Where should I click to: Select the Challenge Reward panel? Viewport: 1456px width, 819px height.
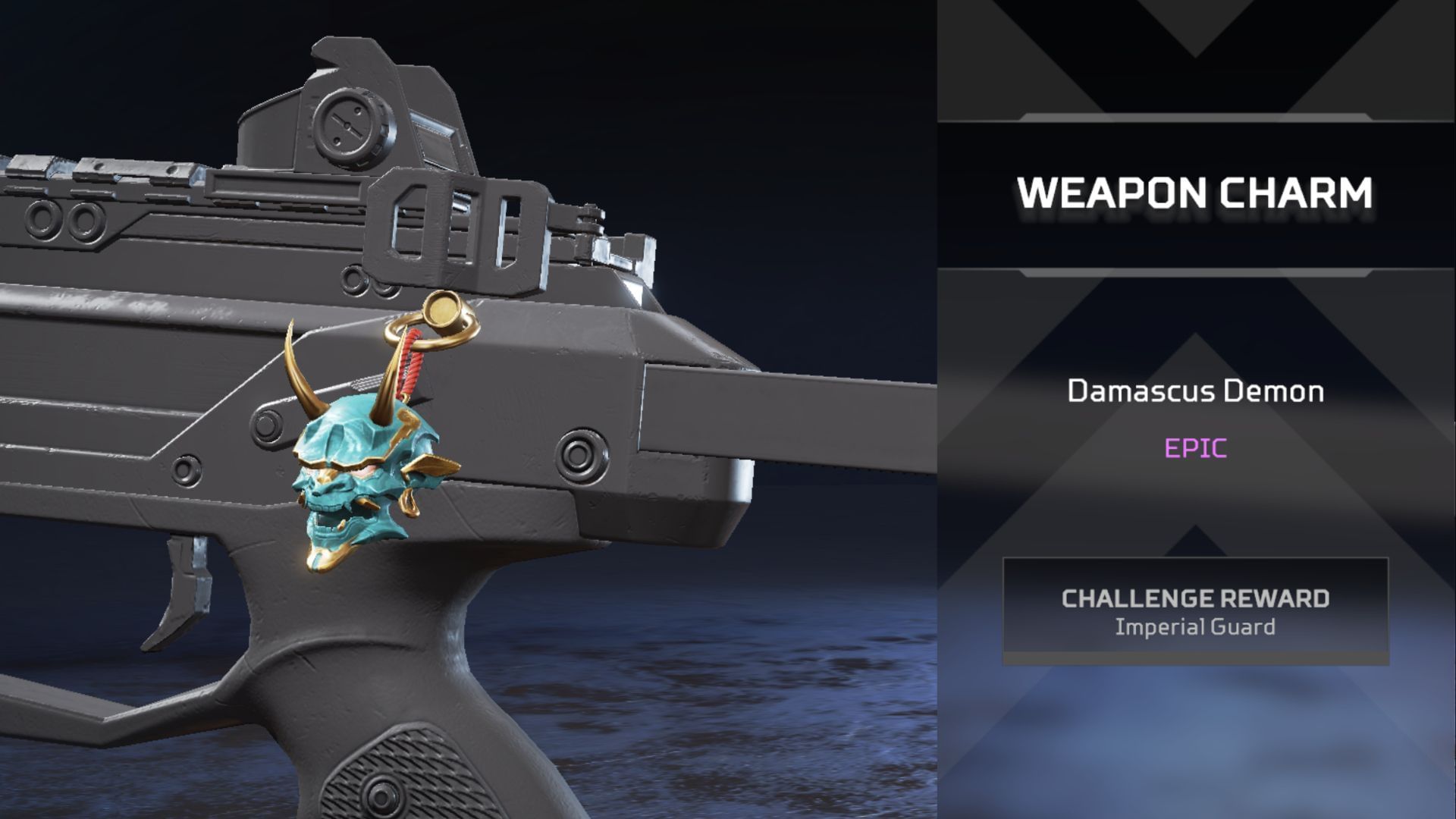pos(1194,610)
